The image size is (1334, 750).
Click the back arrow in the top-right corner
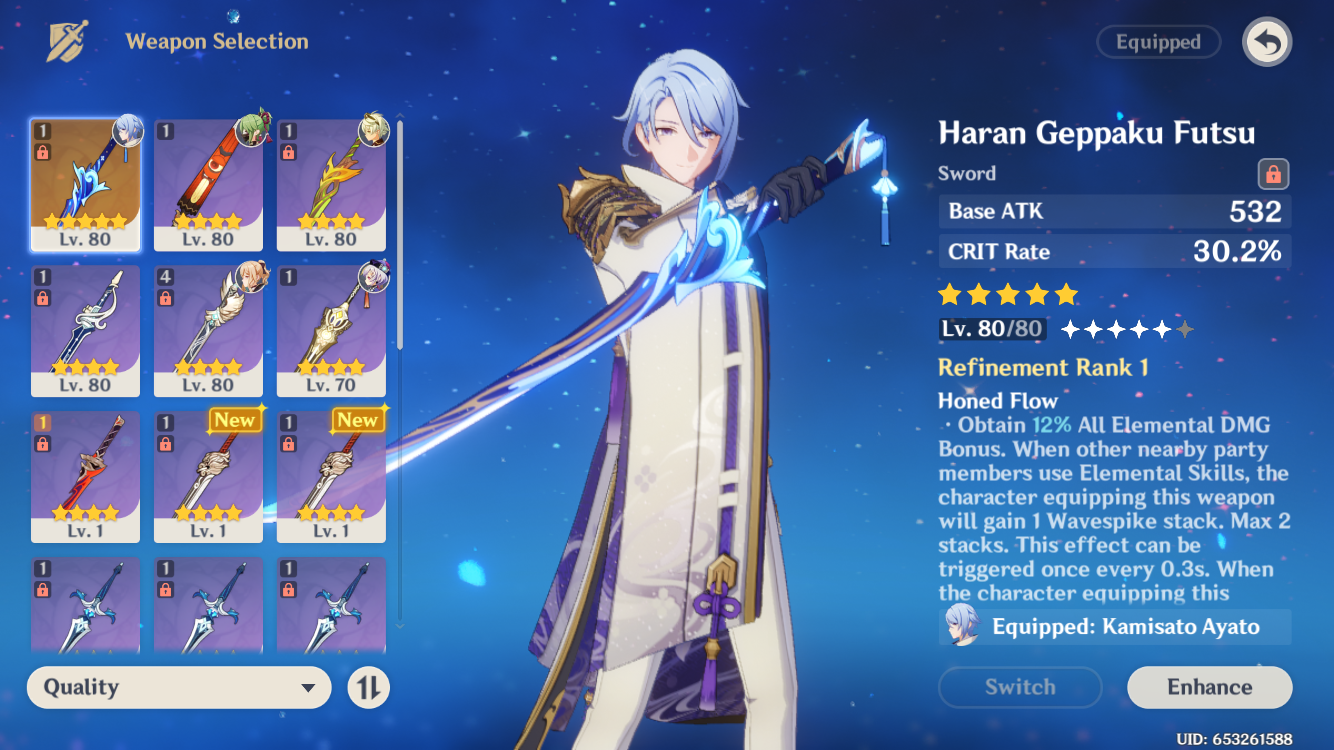tap(1266, 41)
